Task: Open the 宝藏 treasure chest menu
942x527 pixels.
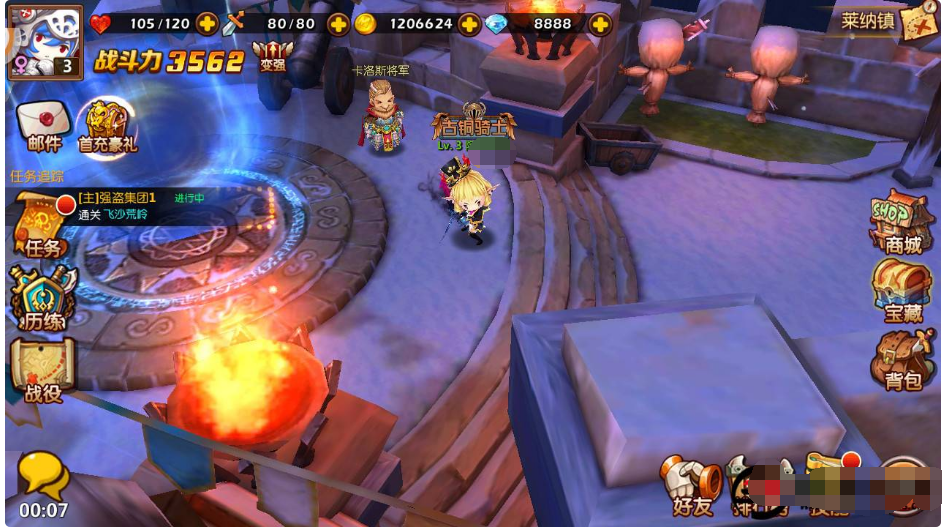Action: 901,290
